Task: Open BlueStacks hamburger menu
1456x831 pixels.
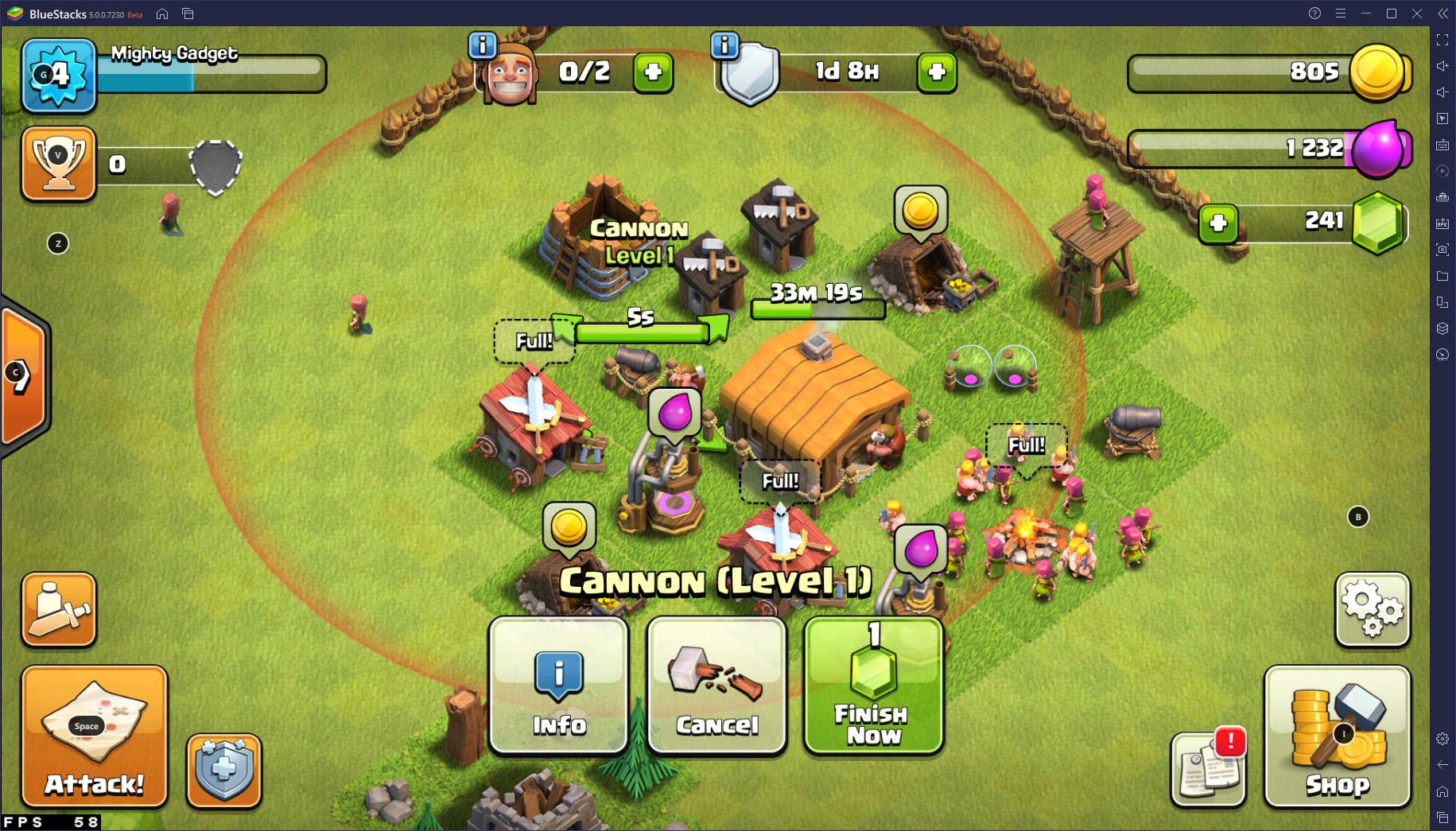Action: click(1341, 14)
